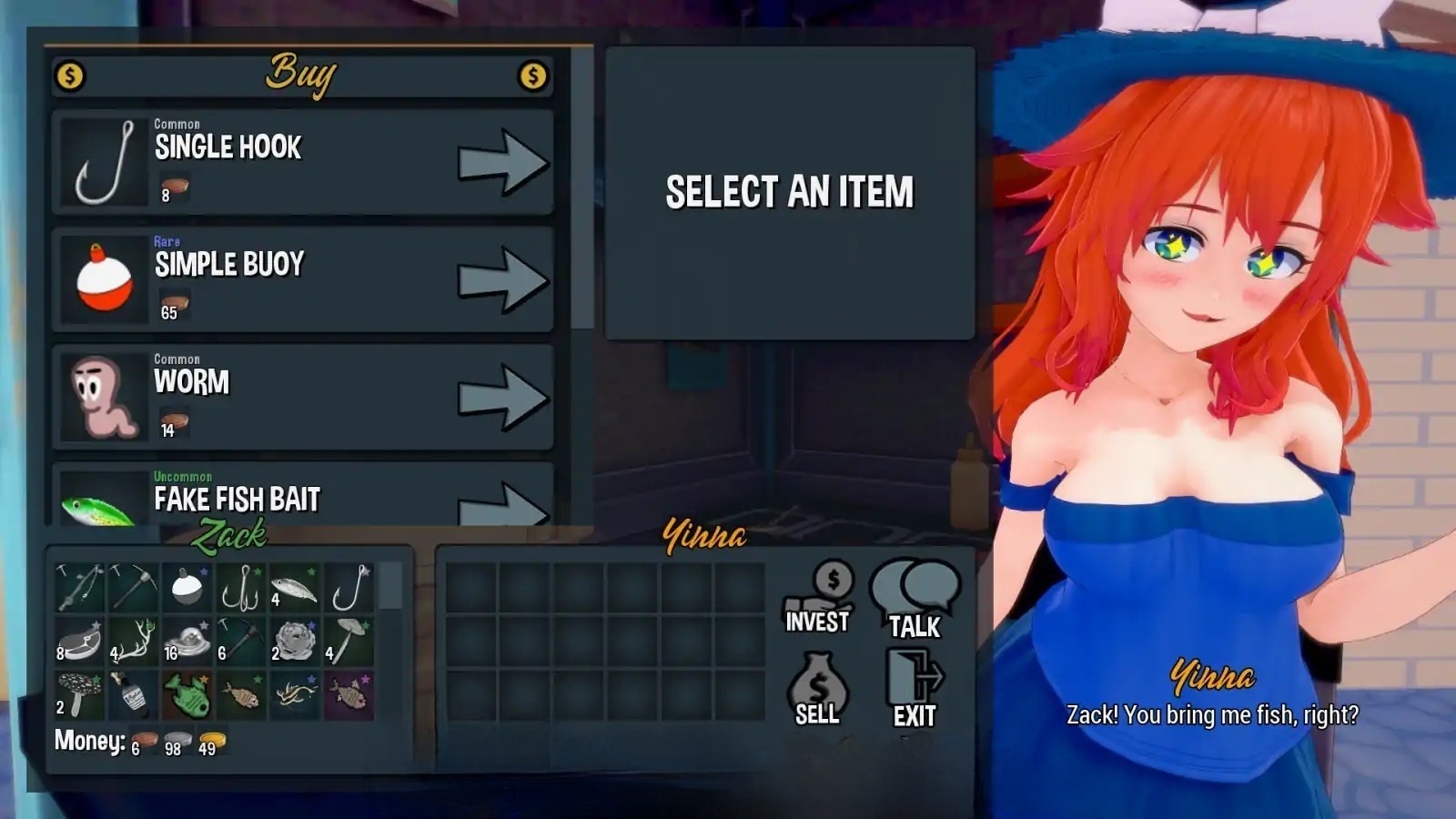
Task: Choose the Simple Buoy shop listing
Action: click(302, 279)
